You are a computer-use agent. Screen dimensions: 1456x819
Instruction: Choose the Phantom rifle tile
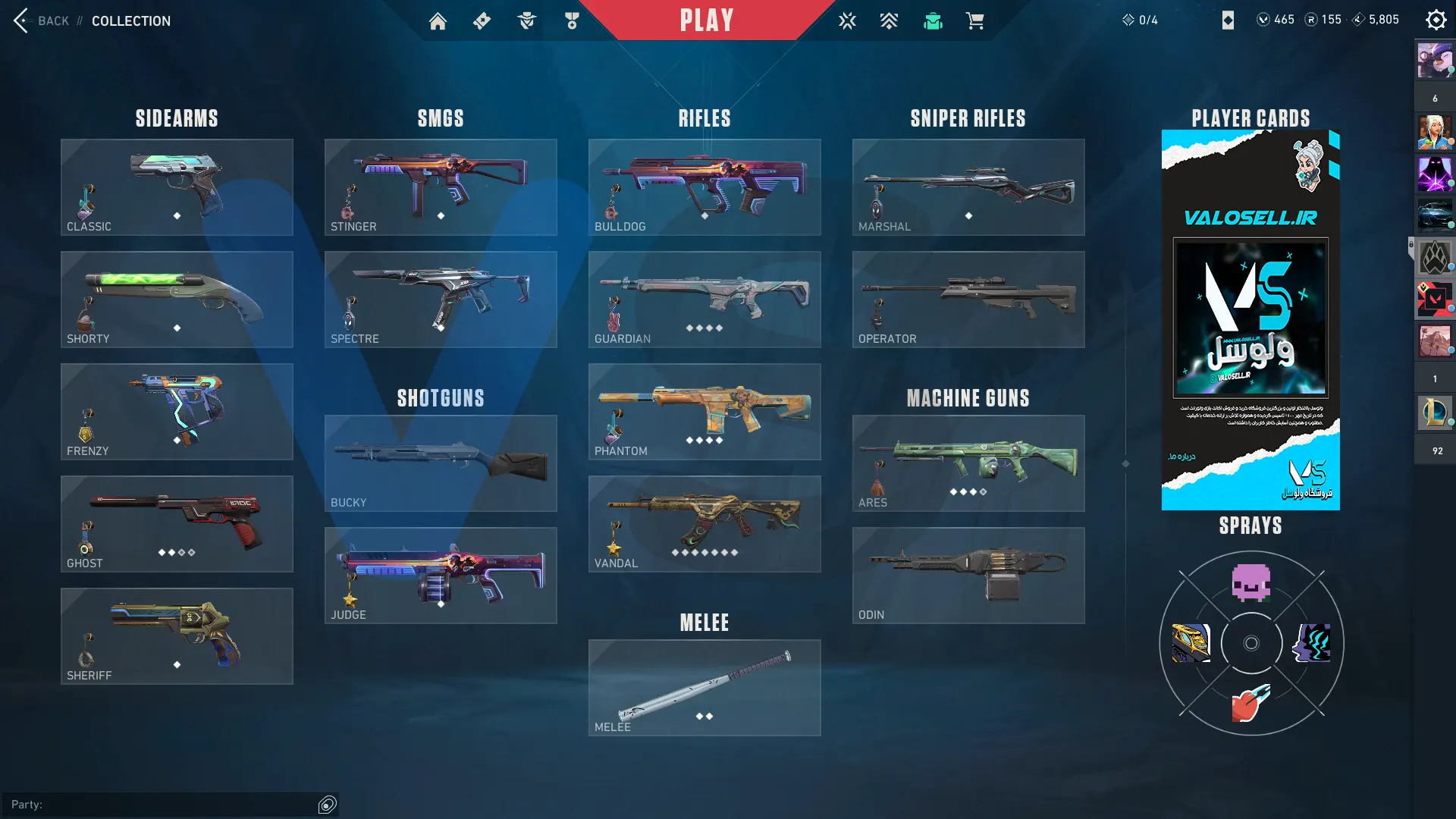704,412
